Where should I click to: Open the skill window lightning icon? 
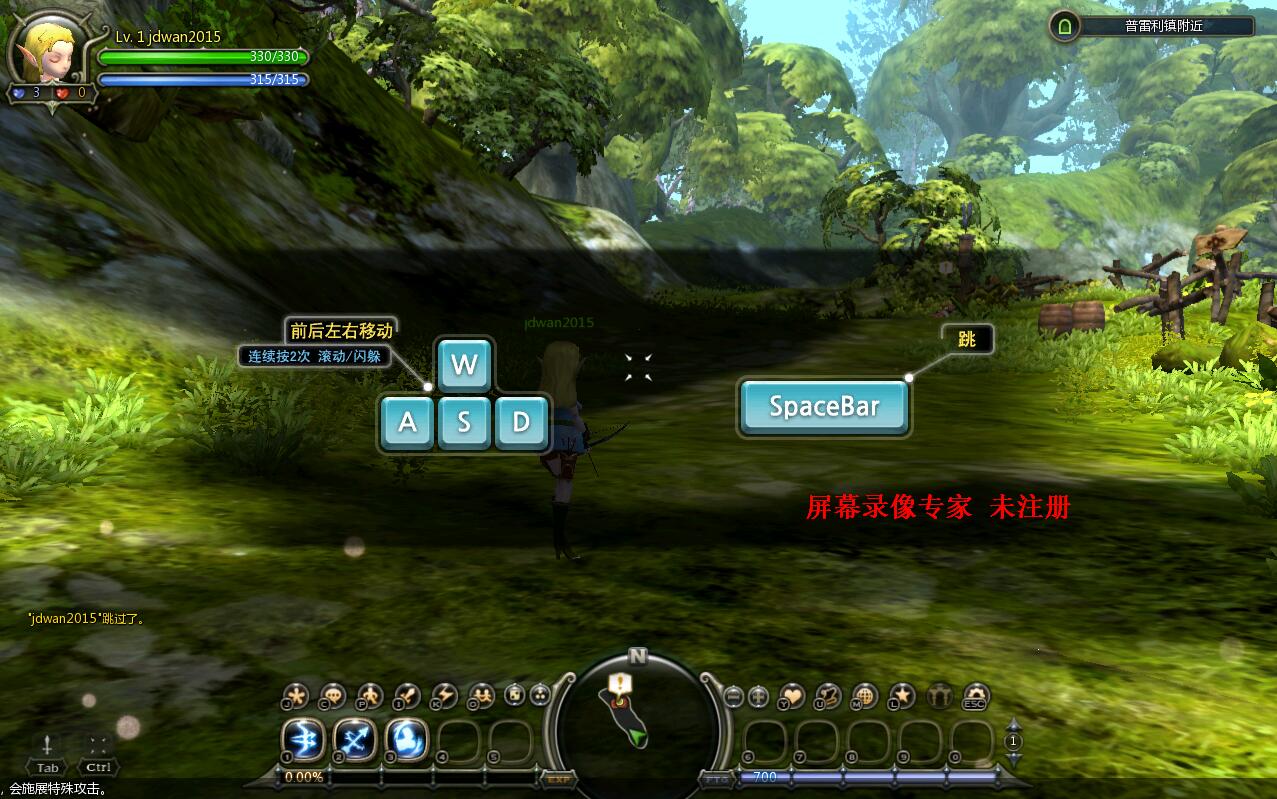[x=444, y=695]
